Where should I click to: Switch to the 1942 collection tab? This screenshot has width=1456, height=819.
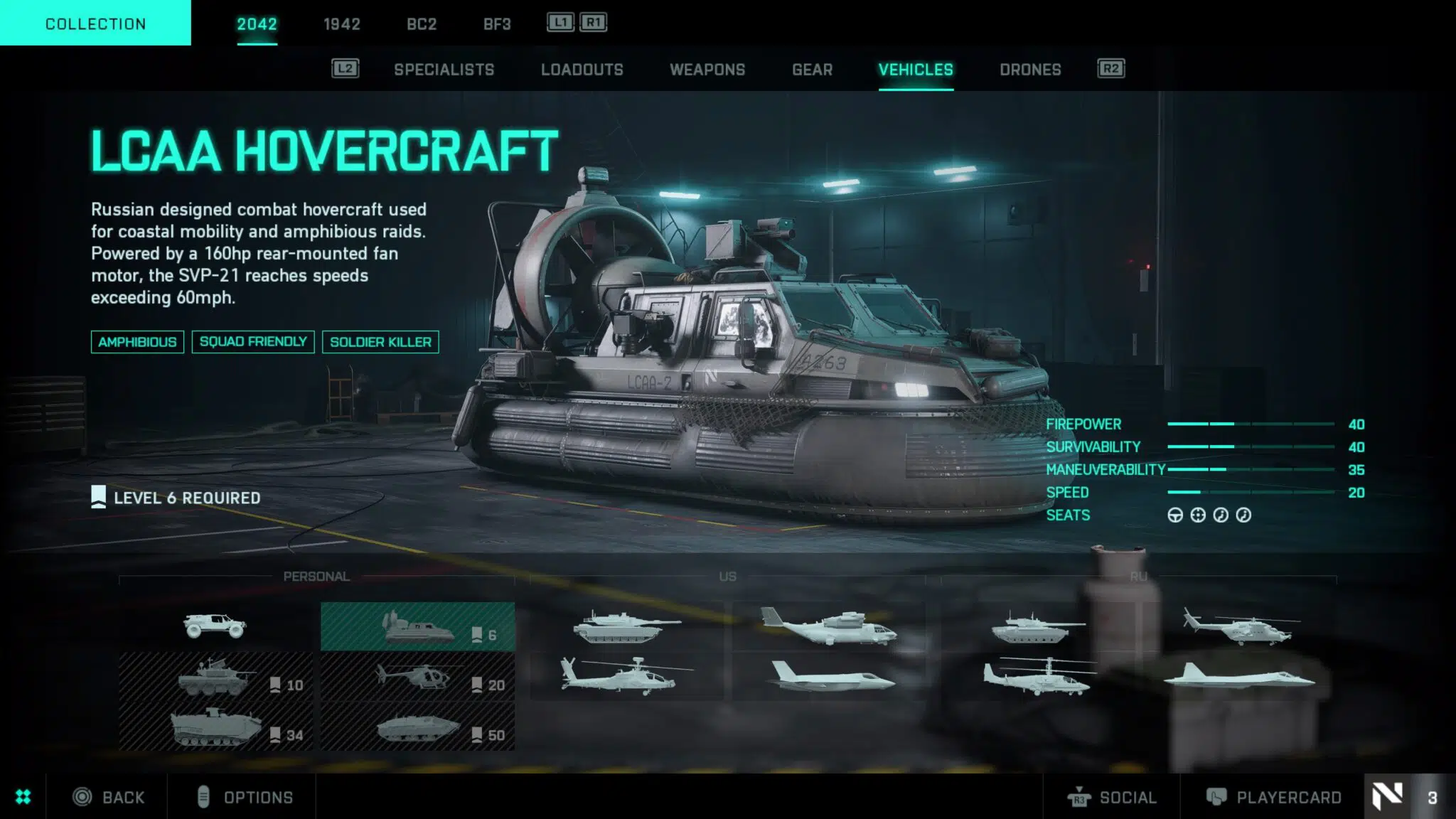click(341, 24)
